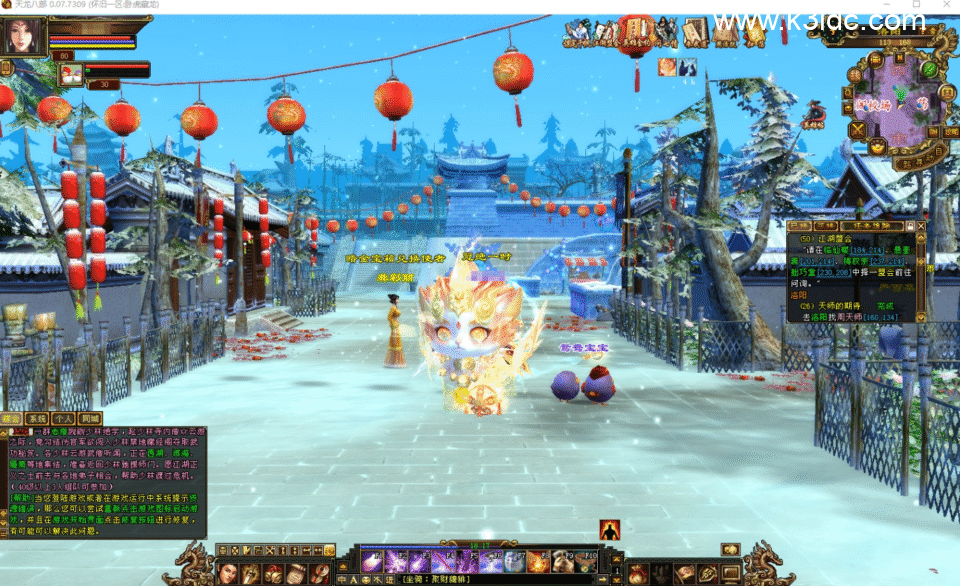Image resolution: width=960 pixels, height=586 pixels.
Task: Open the red bag icon in the bottom-right menu
Action: point(638,573)
